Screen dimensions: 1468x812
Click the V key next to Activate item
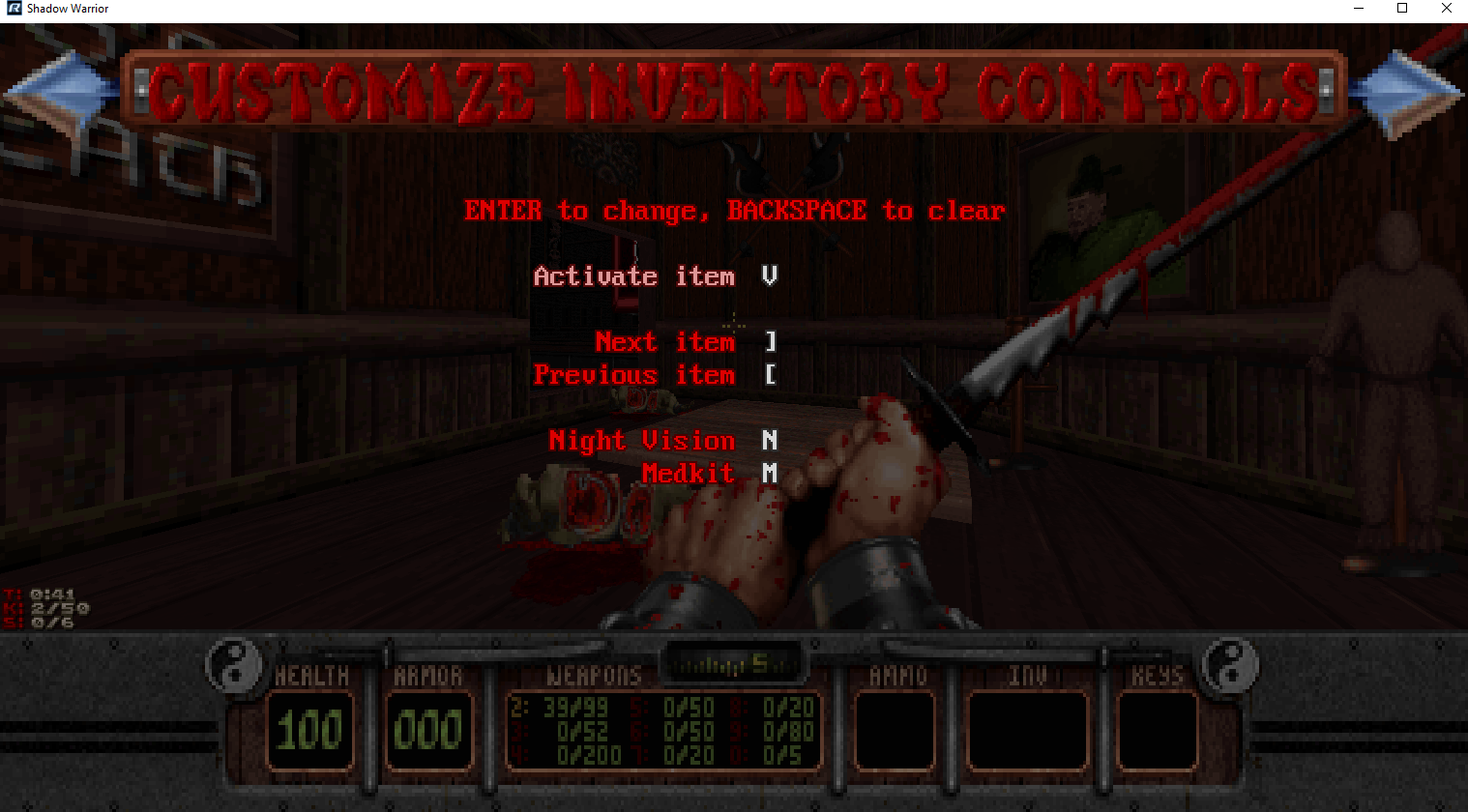[769, 276]
